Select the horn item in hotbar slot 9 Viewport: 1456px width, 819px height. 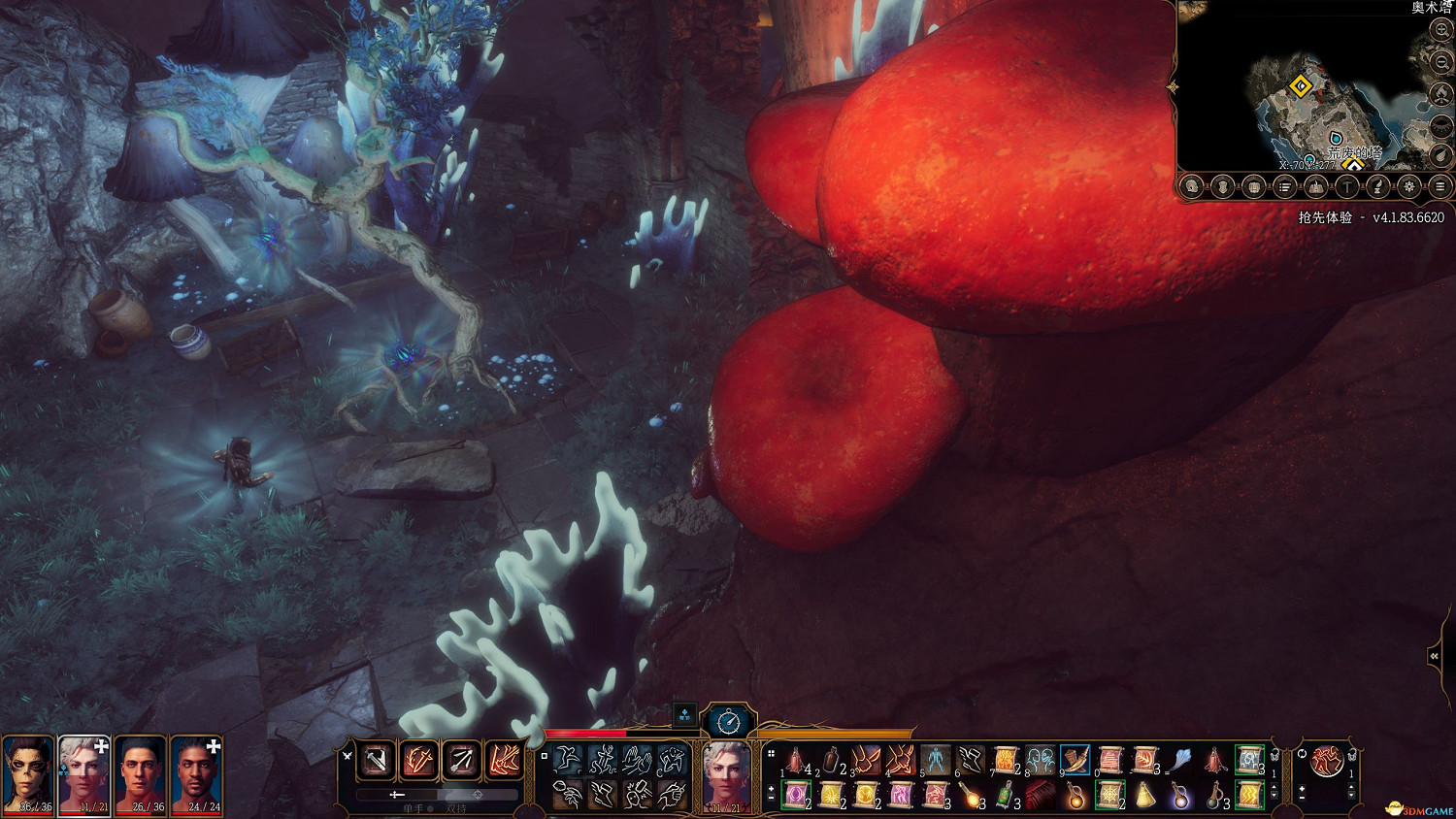[1075, 760]
